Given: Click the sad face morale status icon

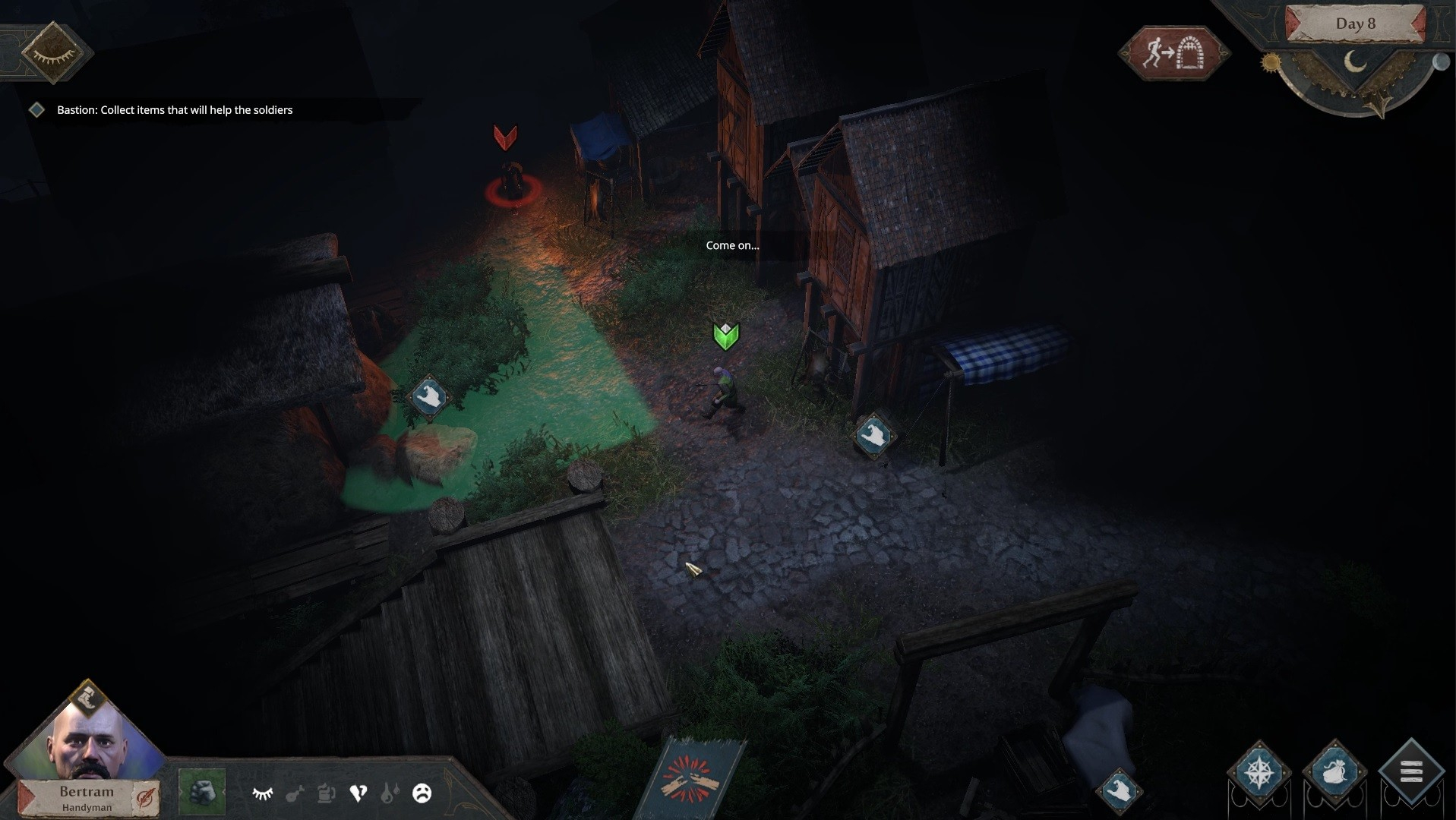Looking at the screenshot, I should (422, 793).
